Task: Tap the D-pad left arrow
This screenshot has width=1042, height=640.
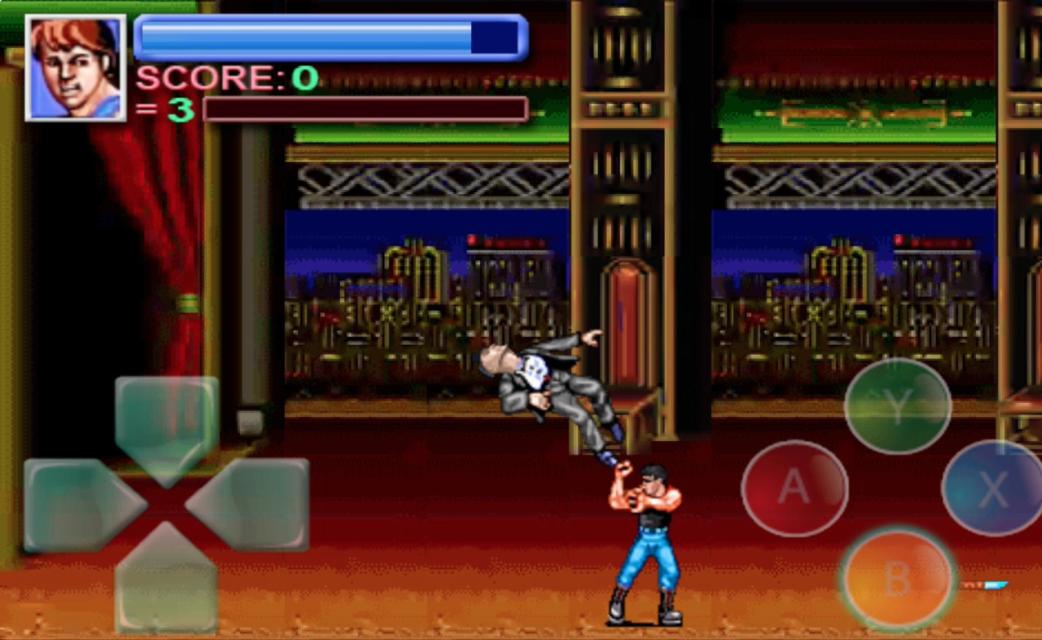Action: (77, 505)
